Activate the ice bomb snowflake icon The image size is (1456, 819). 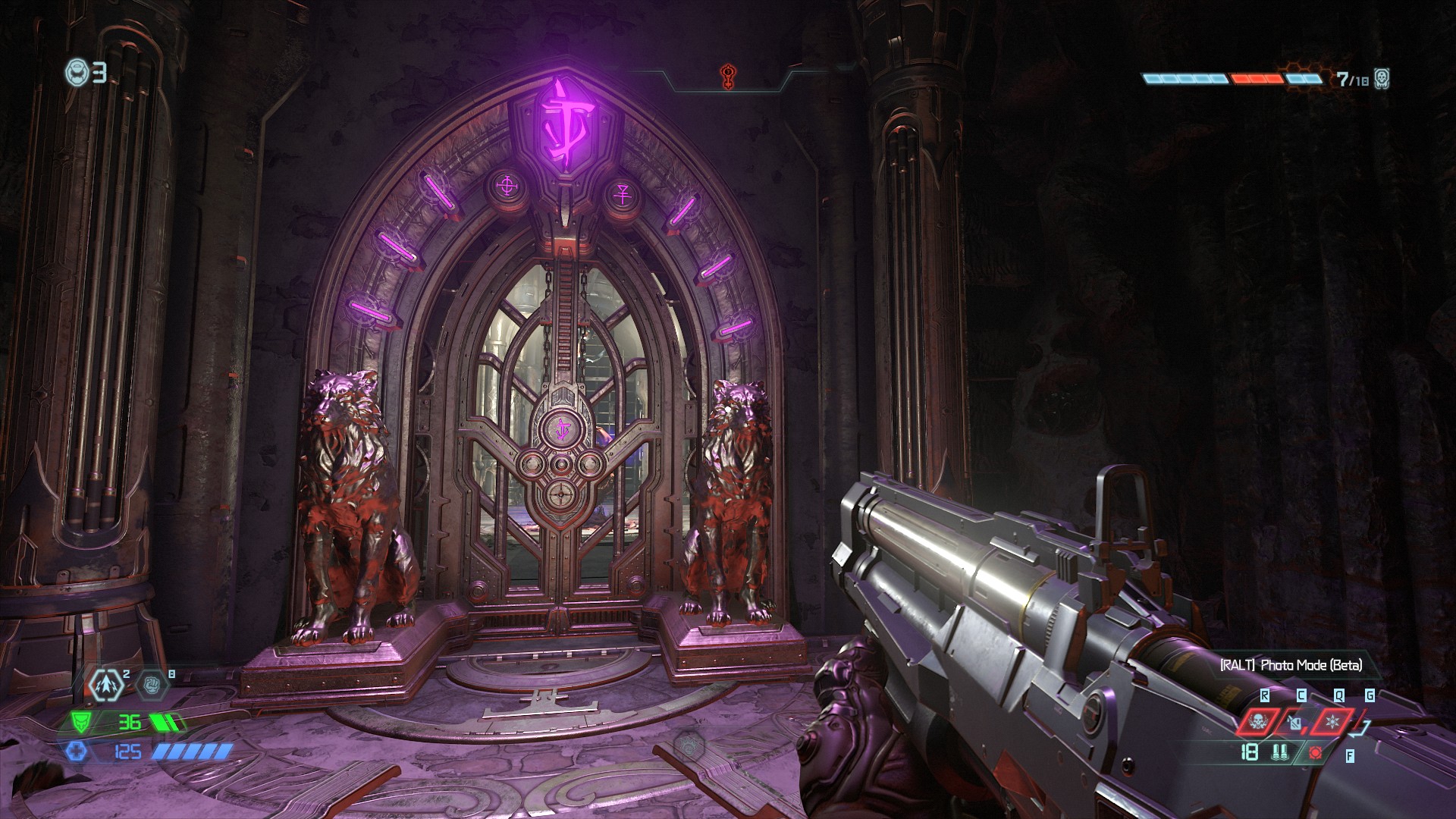point(1332,721)
